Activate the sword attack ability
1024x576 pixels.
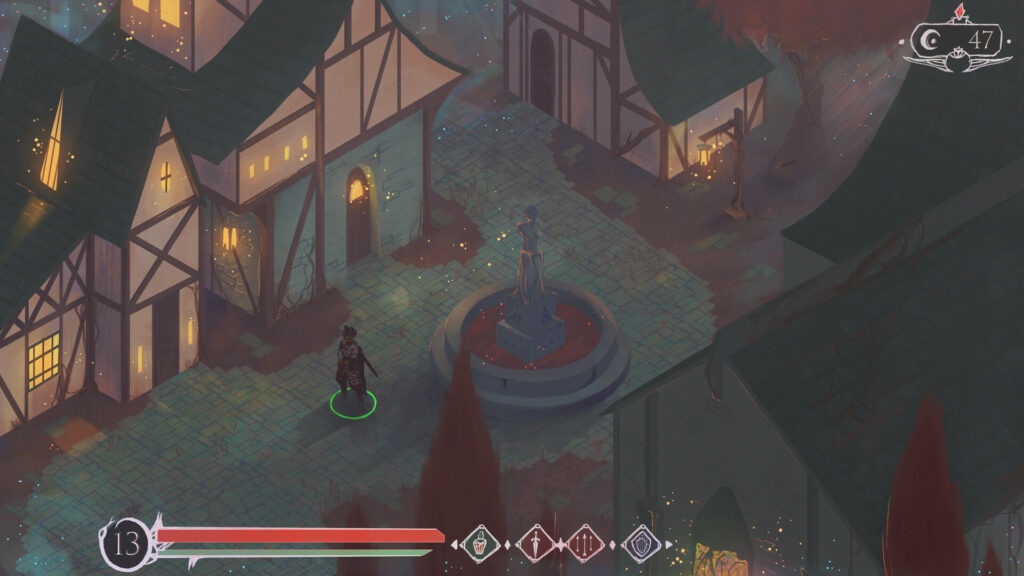[x=535, y=544]
